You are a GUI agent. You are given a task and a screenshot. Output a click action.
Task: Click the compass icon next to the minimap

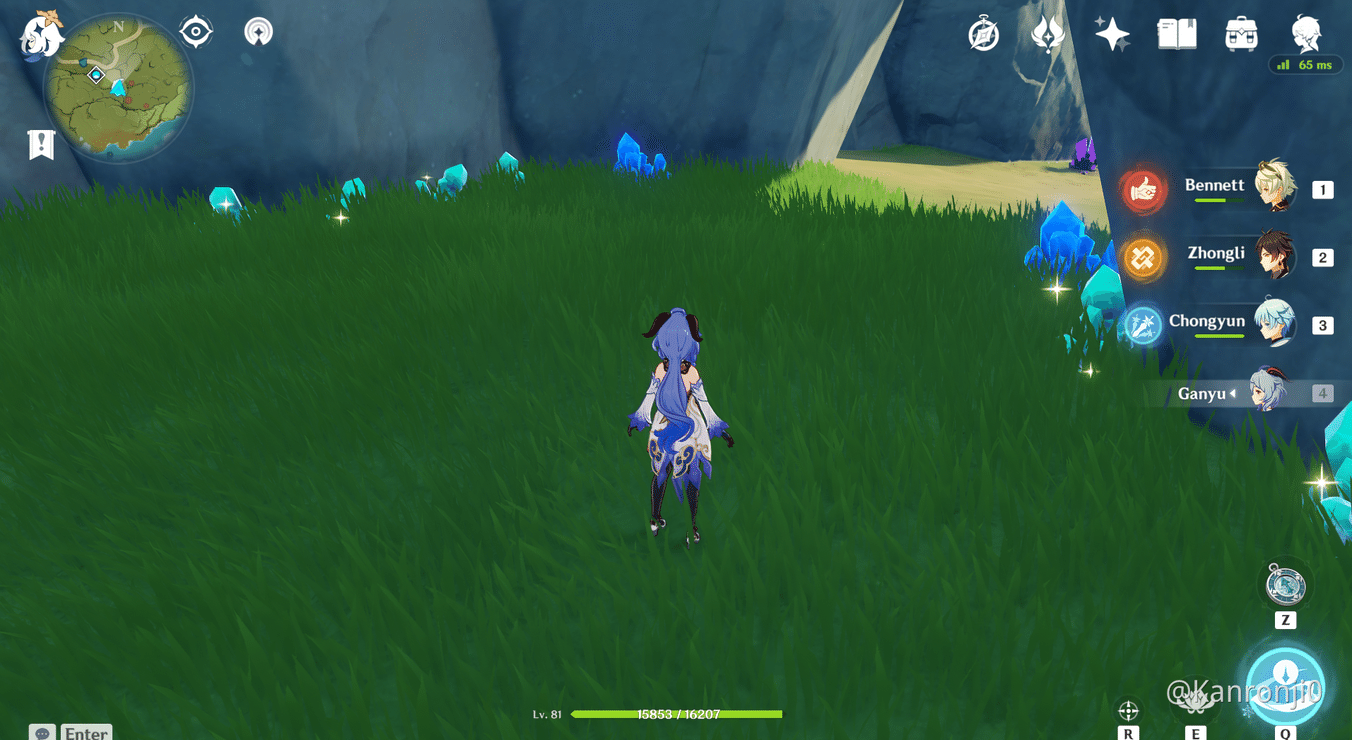194,30
